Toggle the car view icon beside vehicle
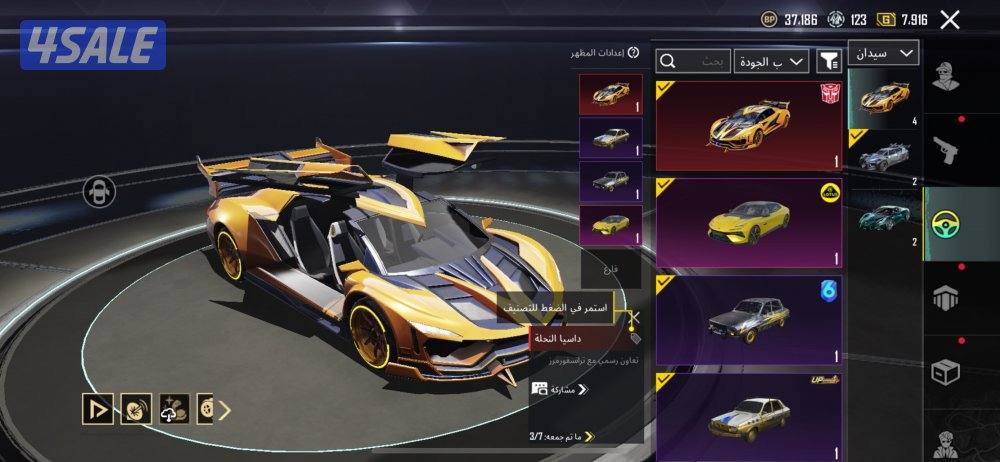The image size is (1000, 462). [x=97, y=190]
